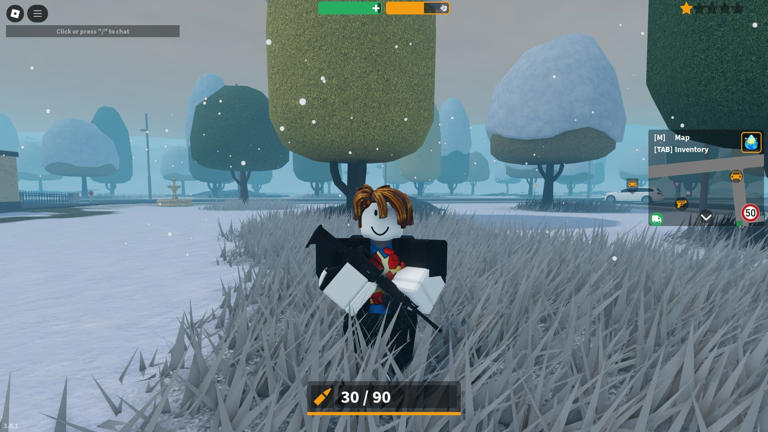Select the orange pistol marker on the minimap
768x432 pixels.
point(681,204)
